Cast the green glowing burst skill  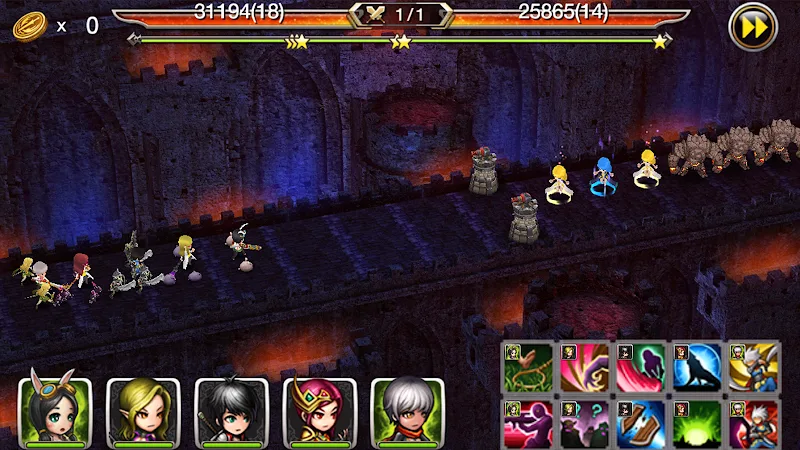pyautogui.click(x=697, y=422)
